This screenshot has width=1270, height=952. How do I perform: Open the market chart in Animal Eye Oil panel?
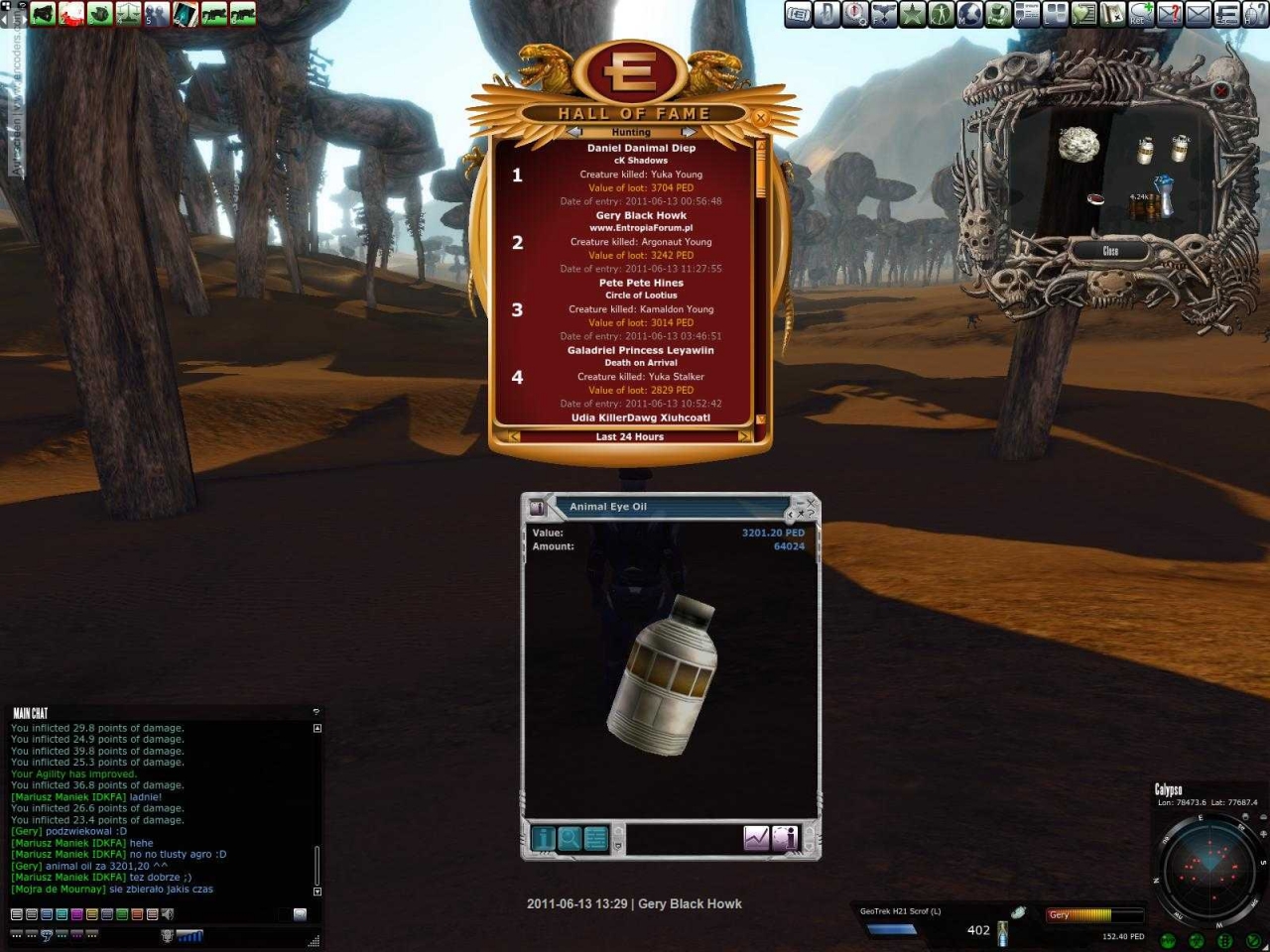pos(756,839)
